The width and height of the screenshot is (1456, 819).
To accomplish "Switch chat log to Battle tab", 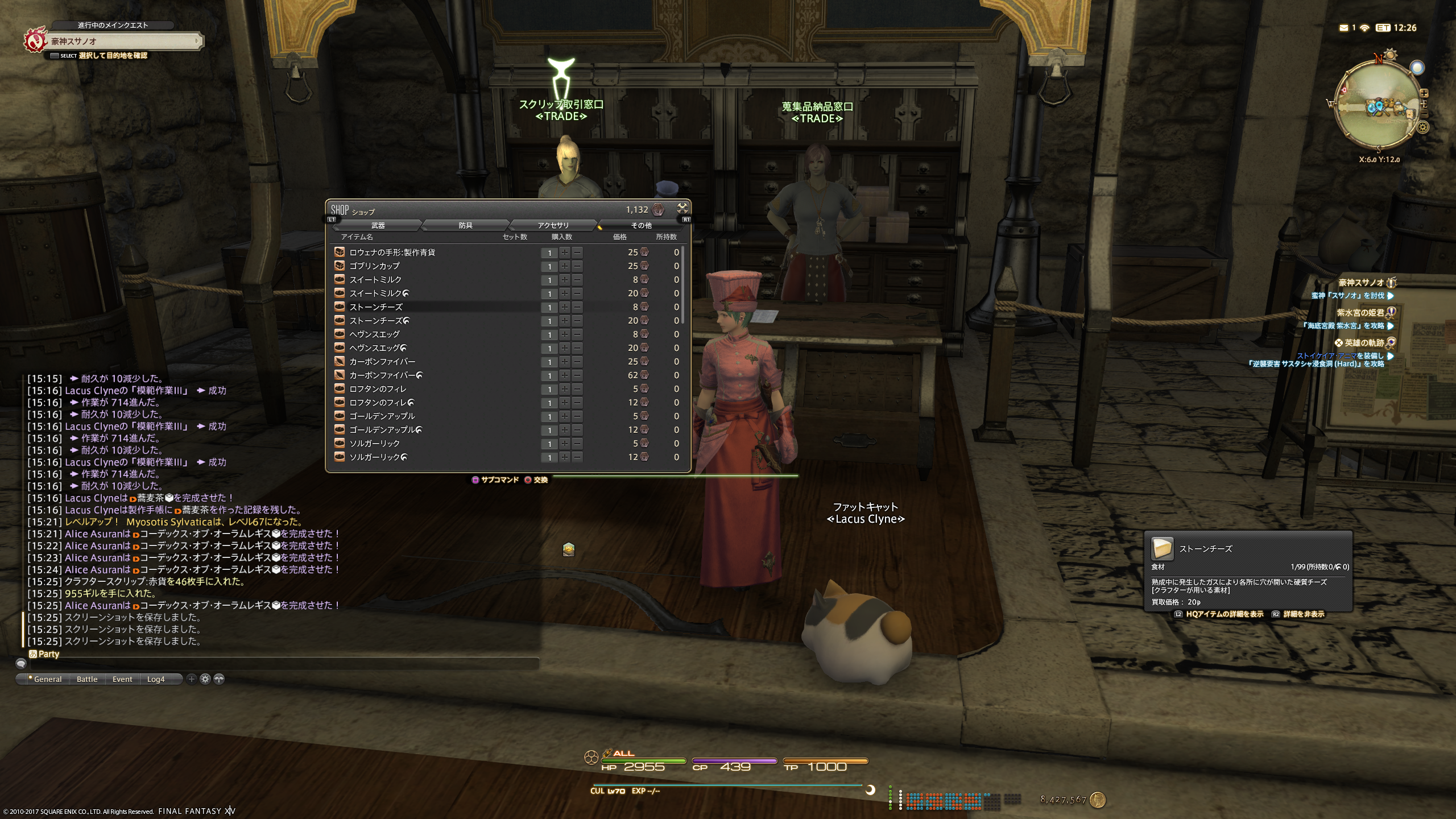I will click(87, 679).
